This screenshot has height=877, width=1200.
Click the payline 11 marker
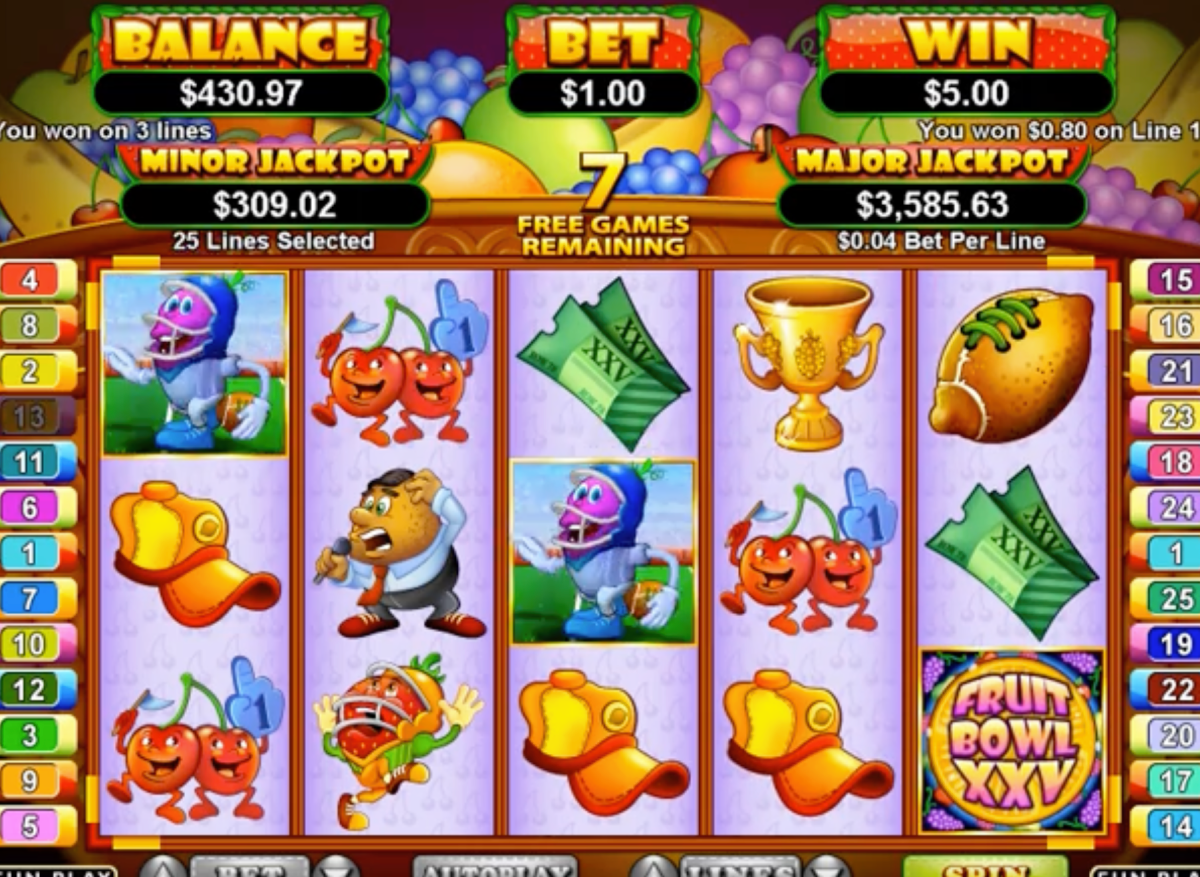[x=38, y=462]
